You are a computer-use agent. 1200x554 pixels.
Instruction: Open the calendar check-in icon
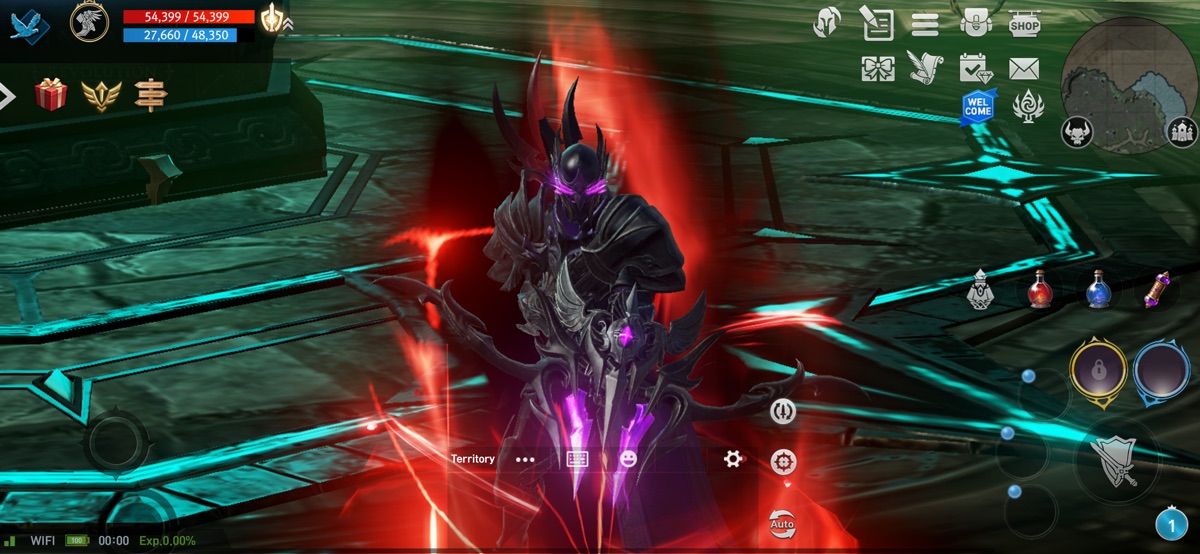click(974, 68)
